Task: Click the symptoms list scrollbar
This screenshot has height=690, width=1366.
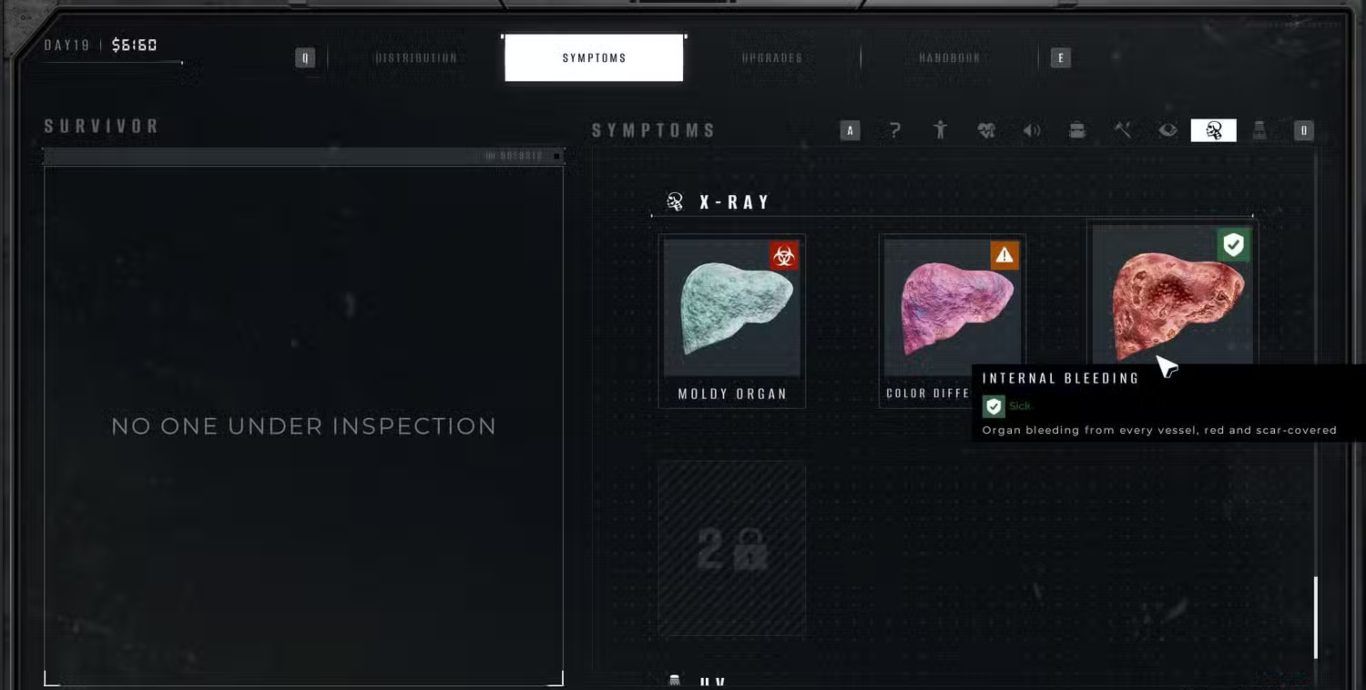Action: pos(1315,617)
